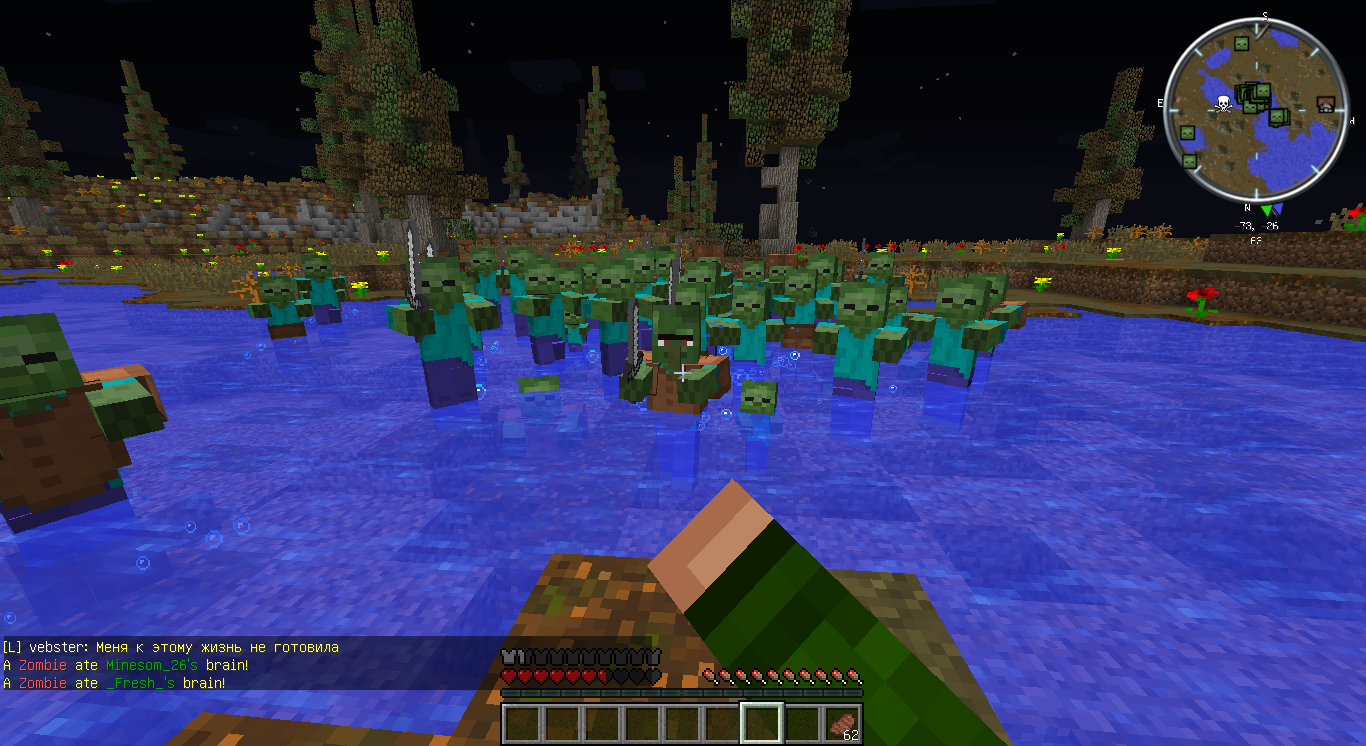Click the zombie marker nearest the minimap's S point
Image resolution: width=1366 pixels, height=746 pixels.
tap(1241, 44)
